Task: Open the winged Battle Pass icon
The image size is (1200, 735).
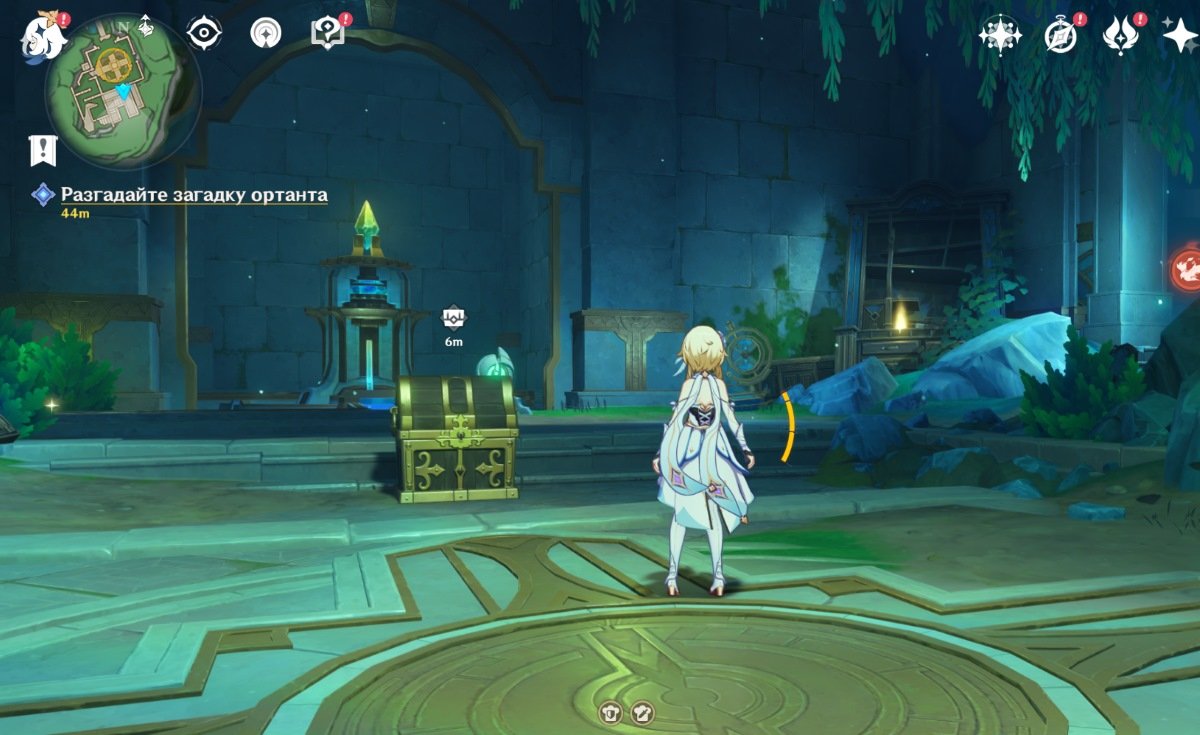Action: [1121, 36]
